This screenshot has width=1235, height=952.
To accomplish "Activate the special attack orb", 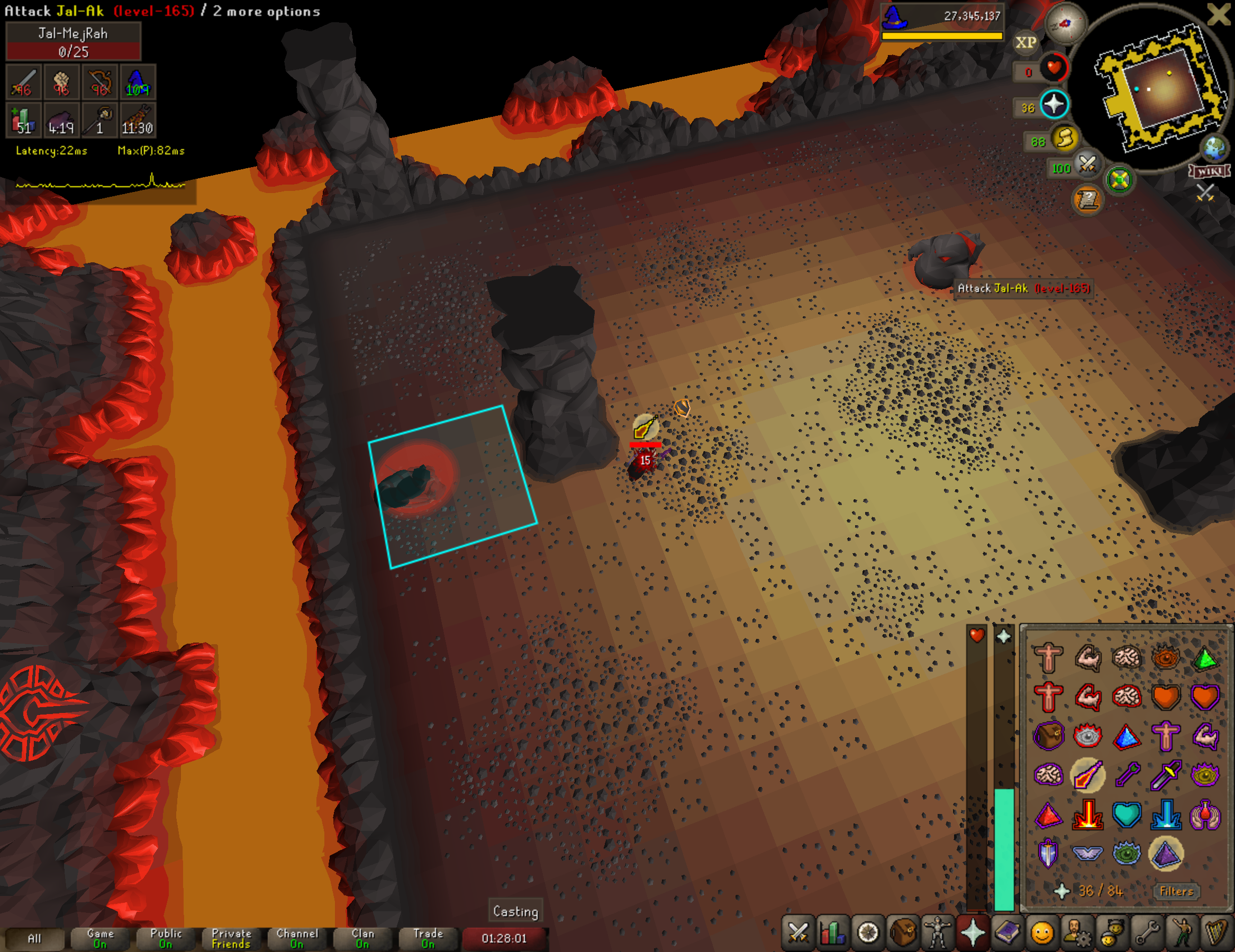I will click(x=1087, y=164).
